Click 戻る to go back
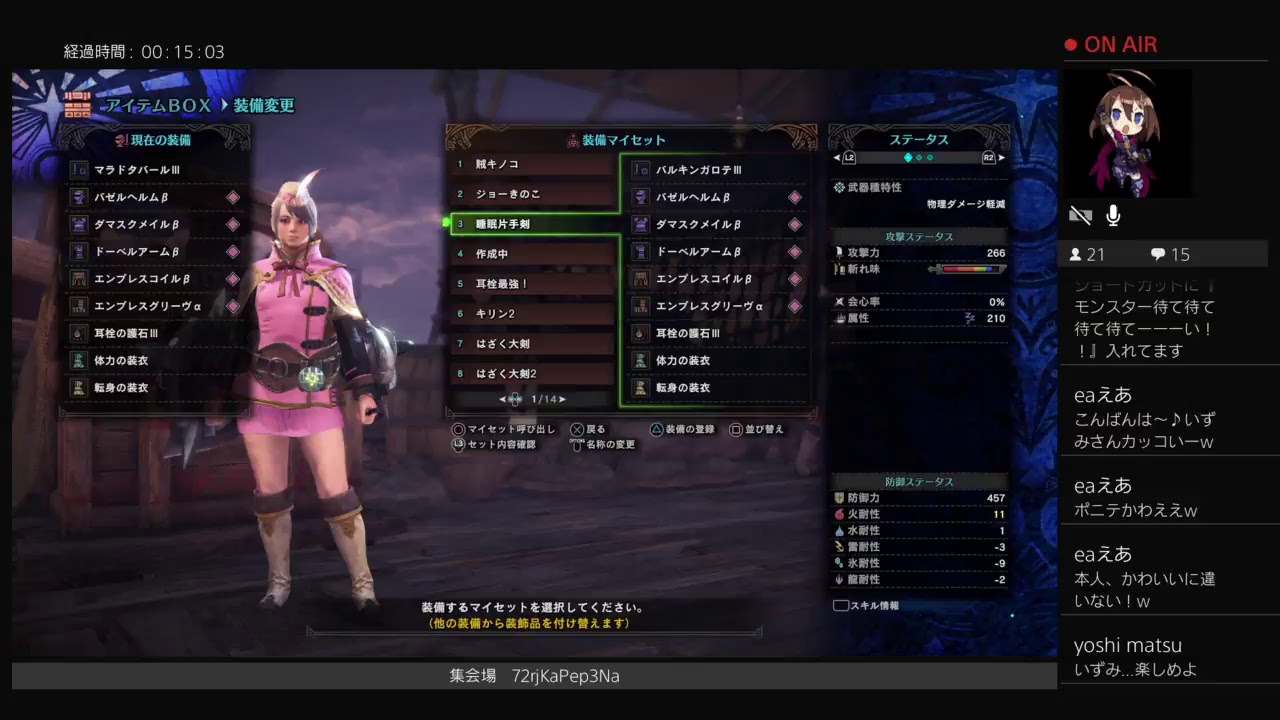The width and height of the screenshot is (1280, 720). 588,430
